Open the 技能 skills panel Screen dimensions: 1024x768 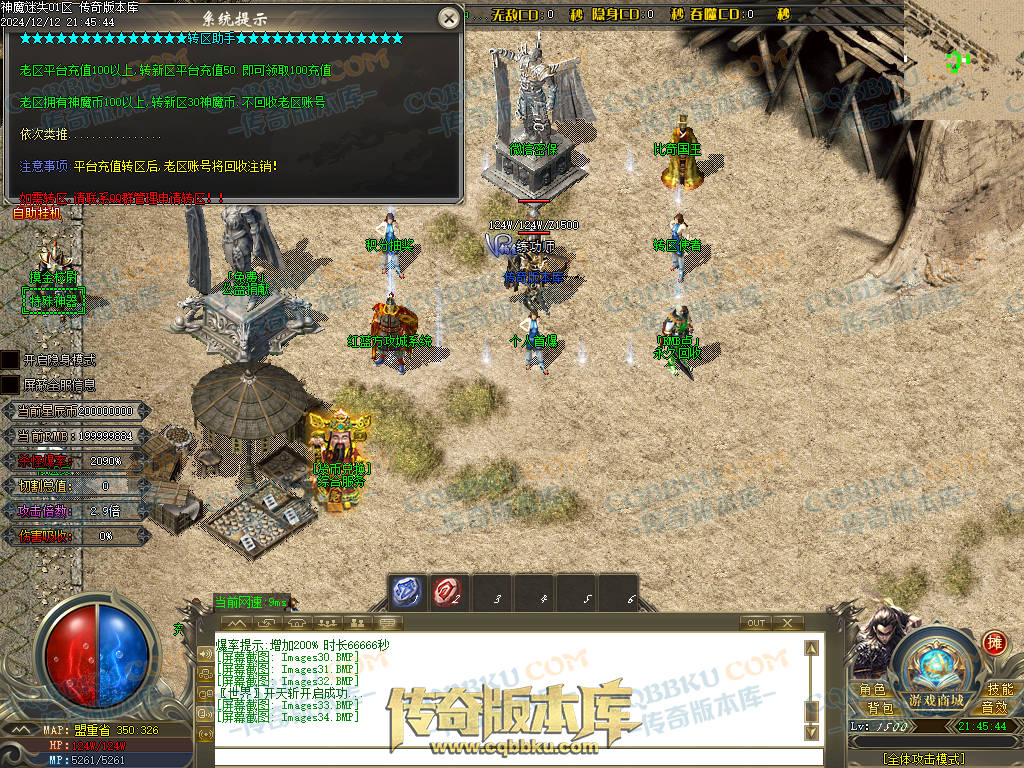[999, 690]
